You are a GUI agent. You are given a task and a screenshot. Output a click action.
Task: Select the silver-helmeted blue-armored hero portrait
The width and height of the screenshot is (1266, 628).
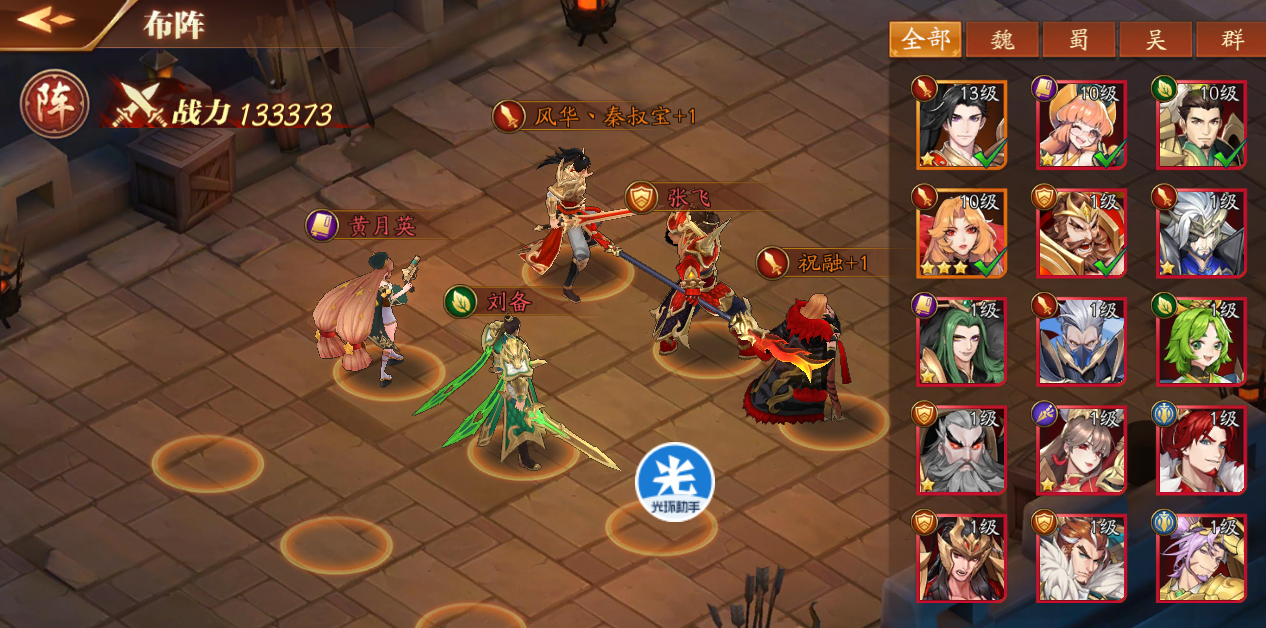[1201, 233]
